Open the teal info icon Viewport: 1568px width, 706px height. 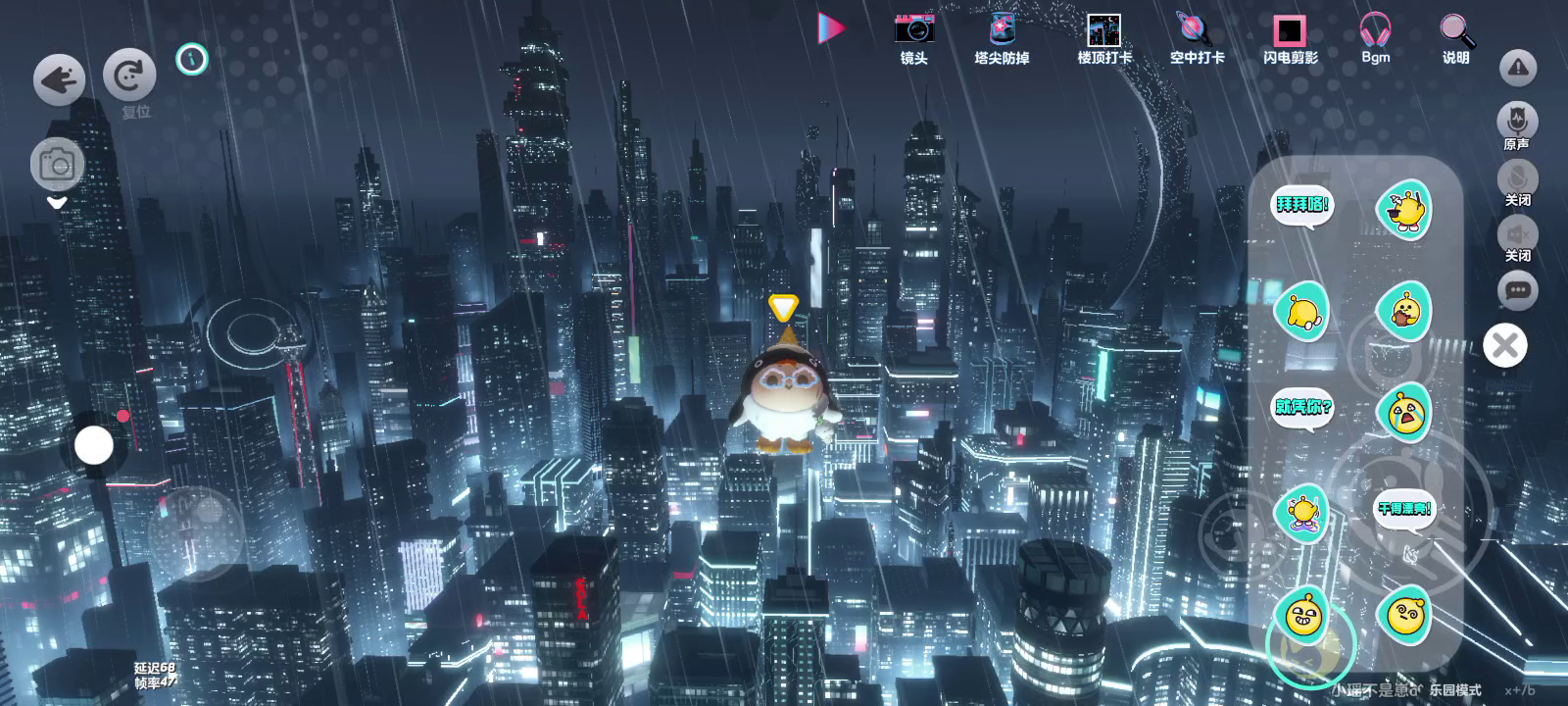(192, 60)
